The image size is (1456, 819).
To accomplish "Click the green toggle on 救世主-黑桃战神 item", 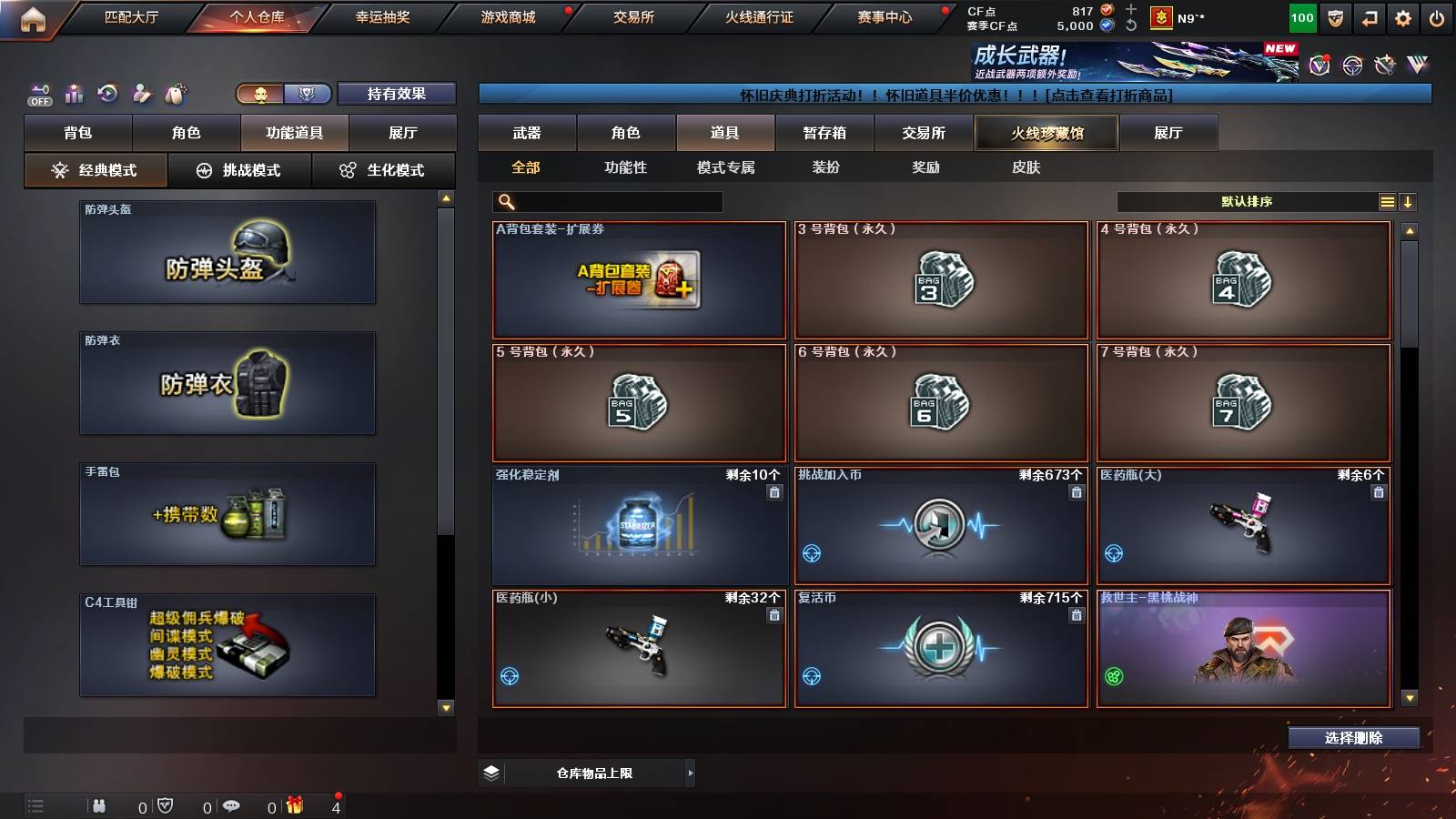I will point(1113,678).
